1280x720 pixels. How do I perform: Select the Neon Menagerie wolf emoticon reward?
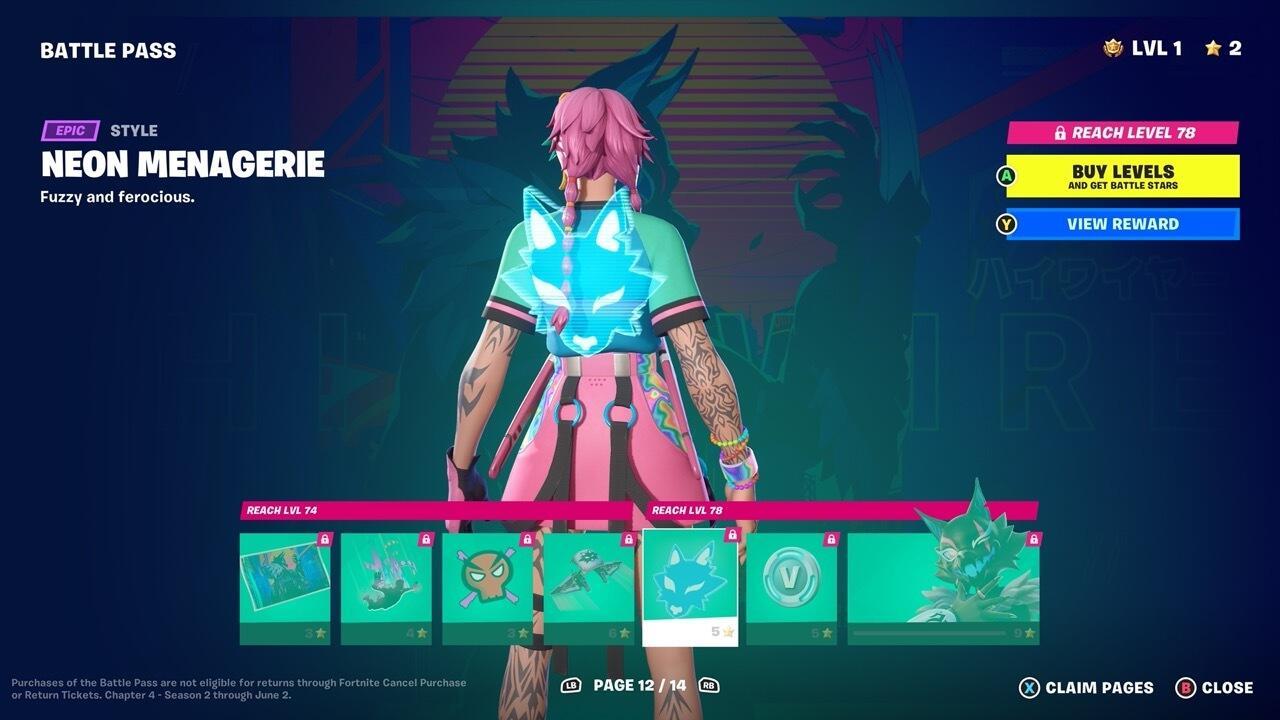(690, 585)
